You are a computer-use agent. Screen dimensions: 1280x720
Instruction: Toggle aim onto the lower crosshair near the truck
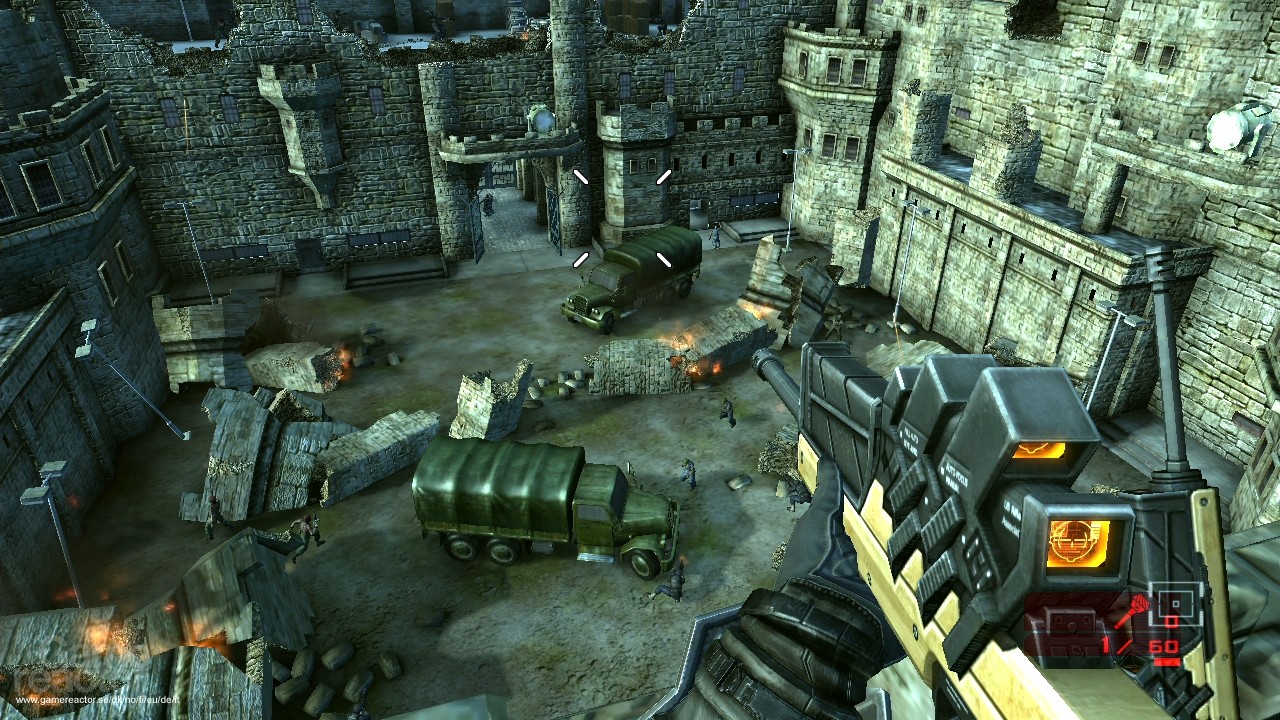(x=620, y=260)
